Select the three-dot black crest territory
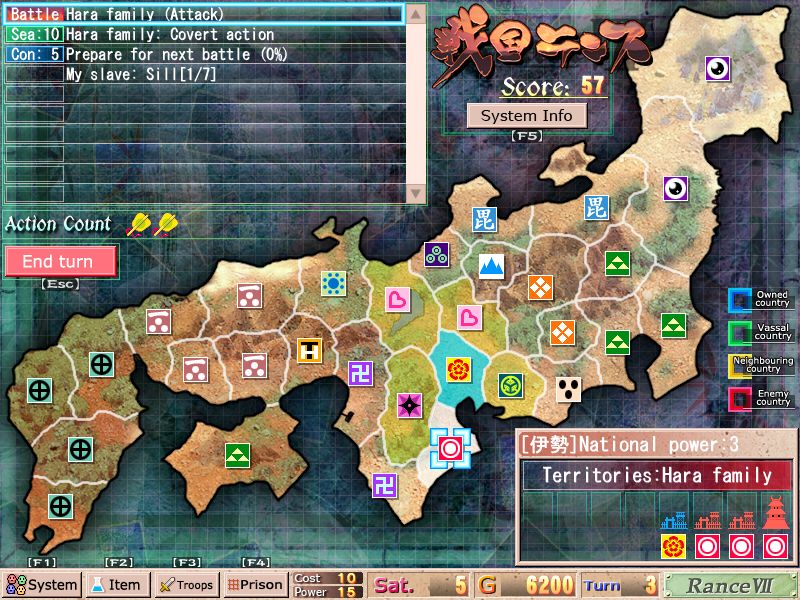This screenshot has width=800, height=600. [x=569, y=388]
